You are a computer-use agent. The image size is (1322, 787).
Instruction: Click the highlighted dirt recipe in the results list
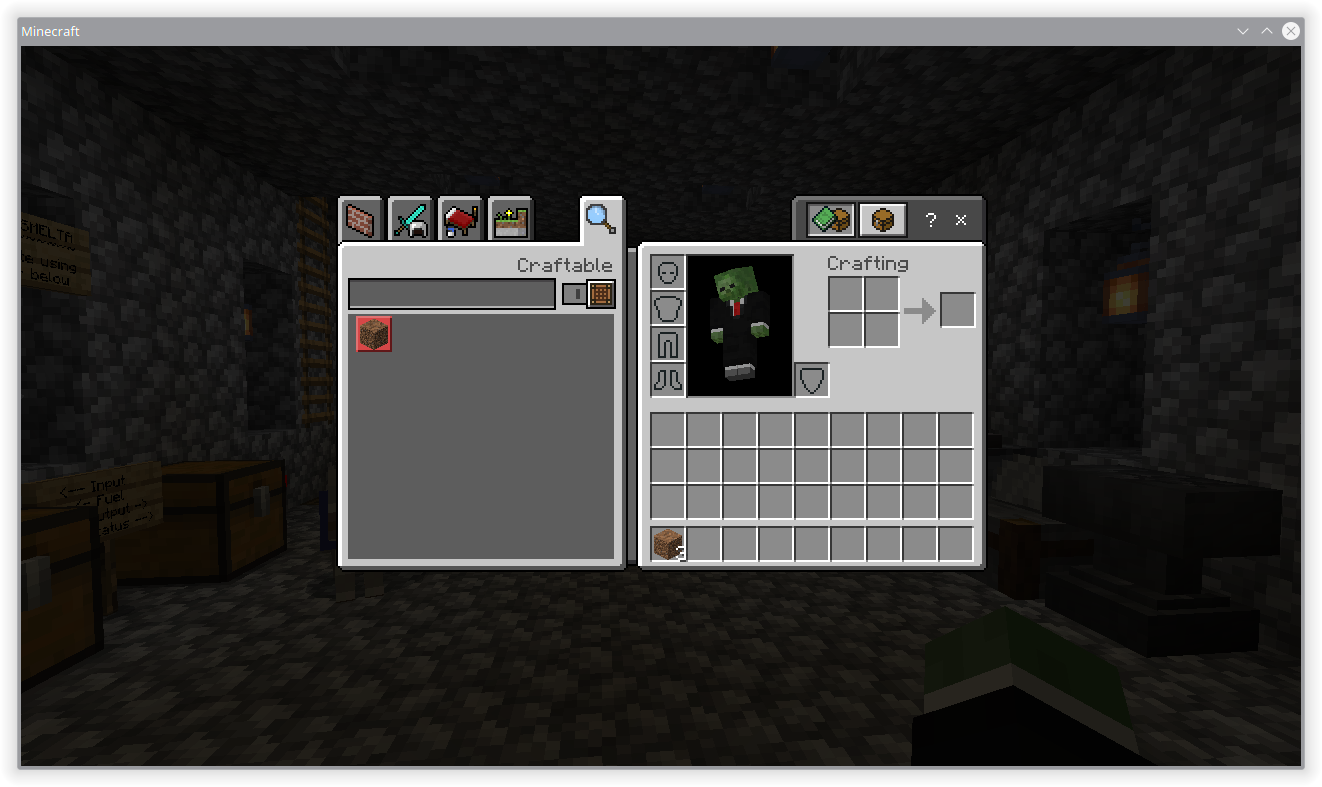coord(373,335)
